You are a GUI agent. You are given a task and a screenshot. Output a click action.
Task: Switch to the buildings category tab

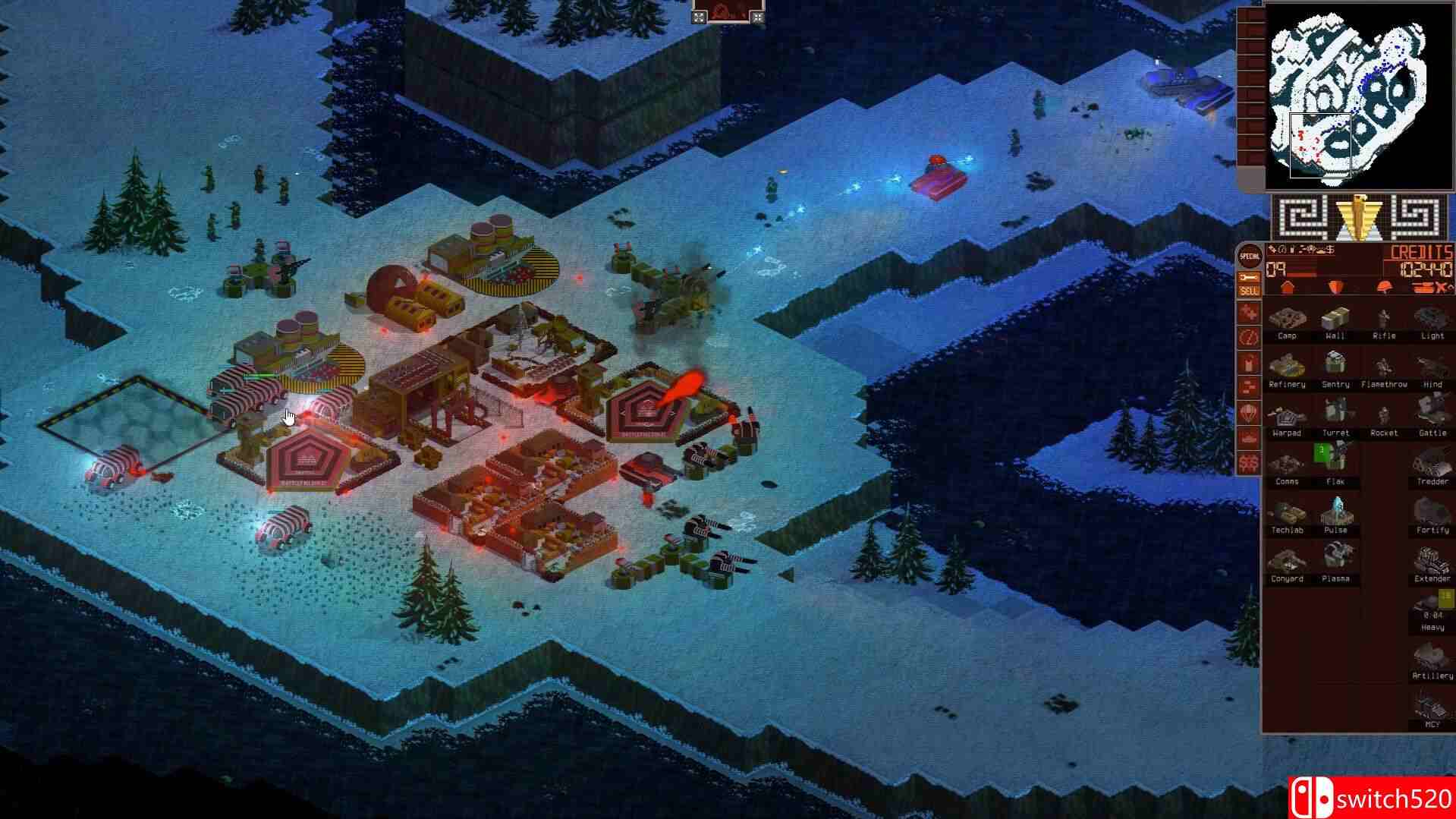[x=1288, y=287]
